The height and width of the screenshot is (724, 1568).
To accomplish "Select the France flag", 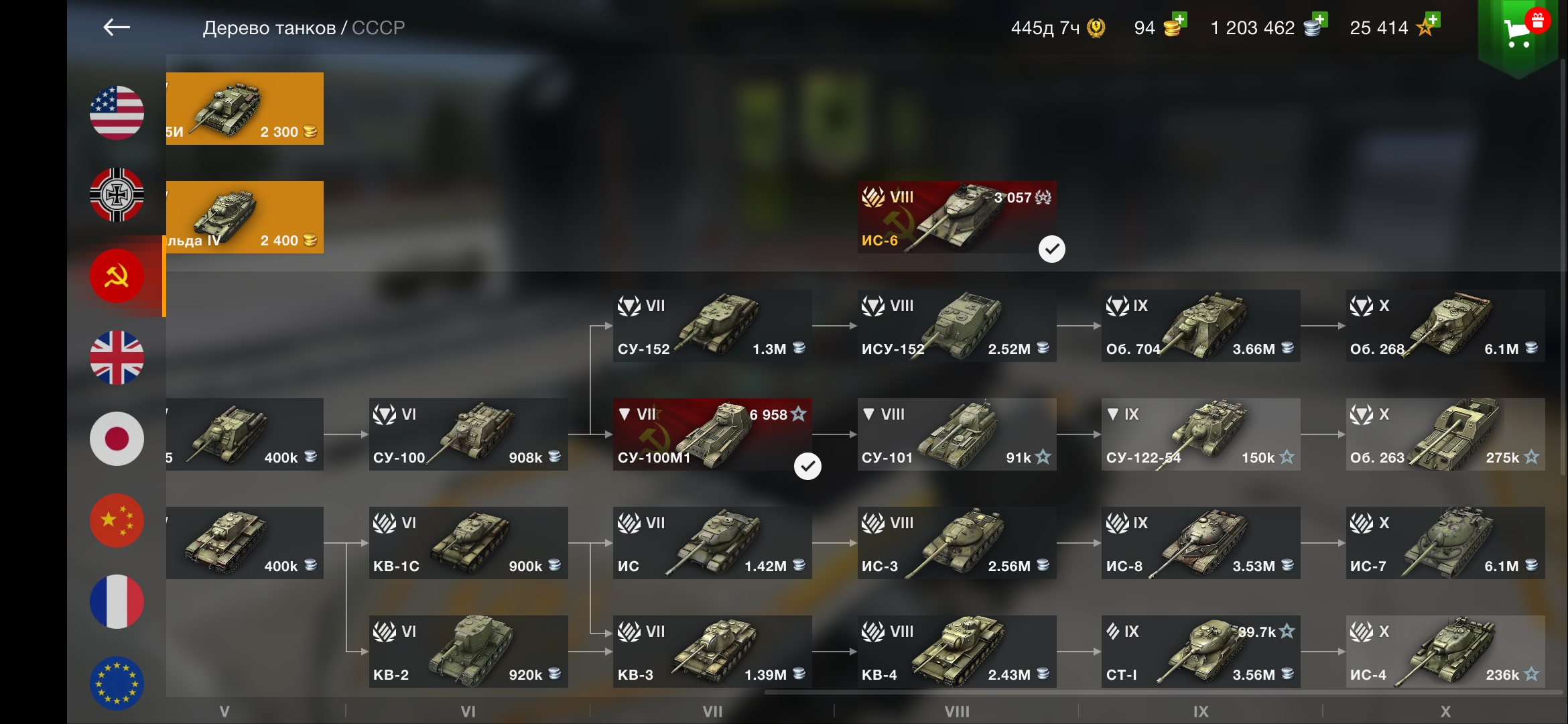I will point(117,602).
